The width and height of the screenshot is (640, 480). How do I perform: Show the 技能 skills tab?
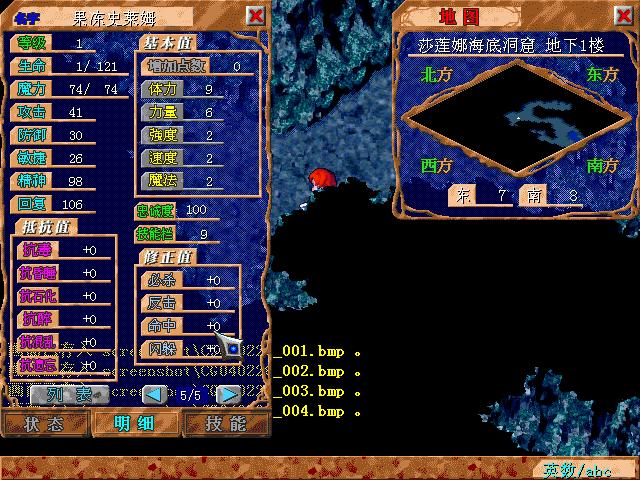coord(225,423)
